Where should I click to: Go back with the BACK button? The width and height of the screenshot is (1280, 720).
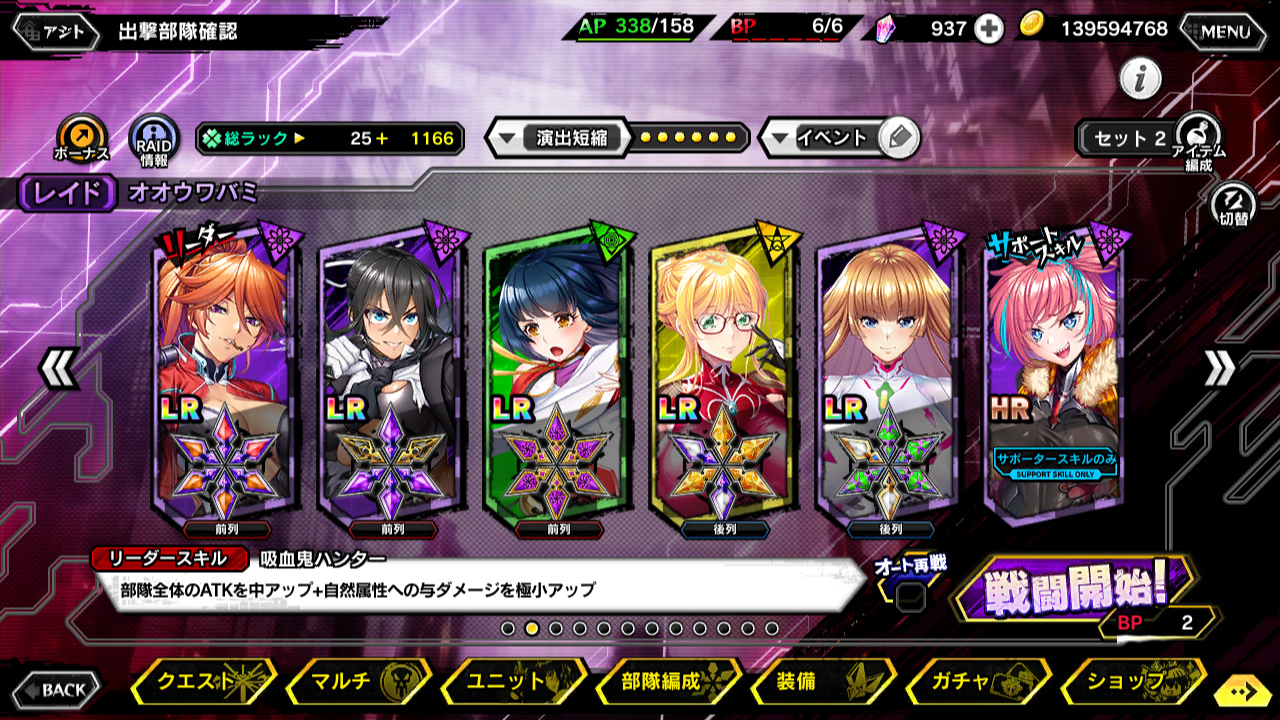pos(56,689)
